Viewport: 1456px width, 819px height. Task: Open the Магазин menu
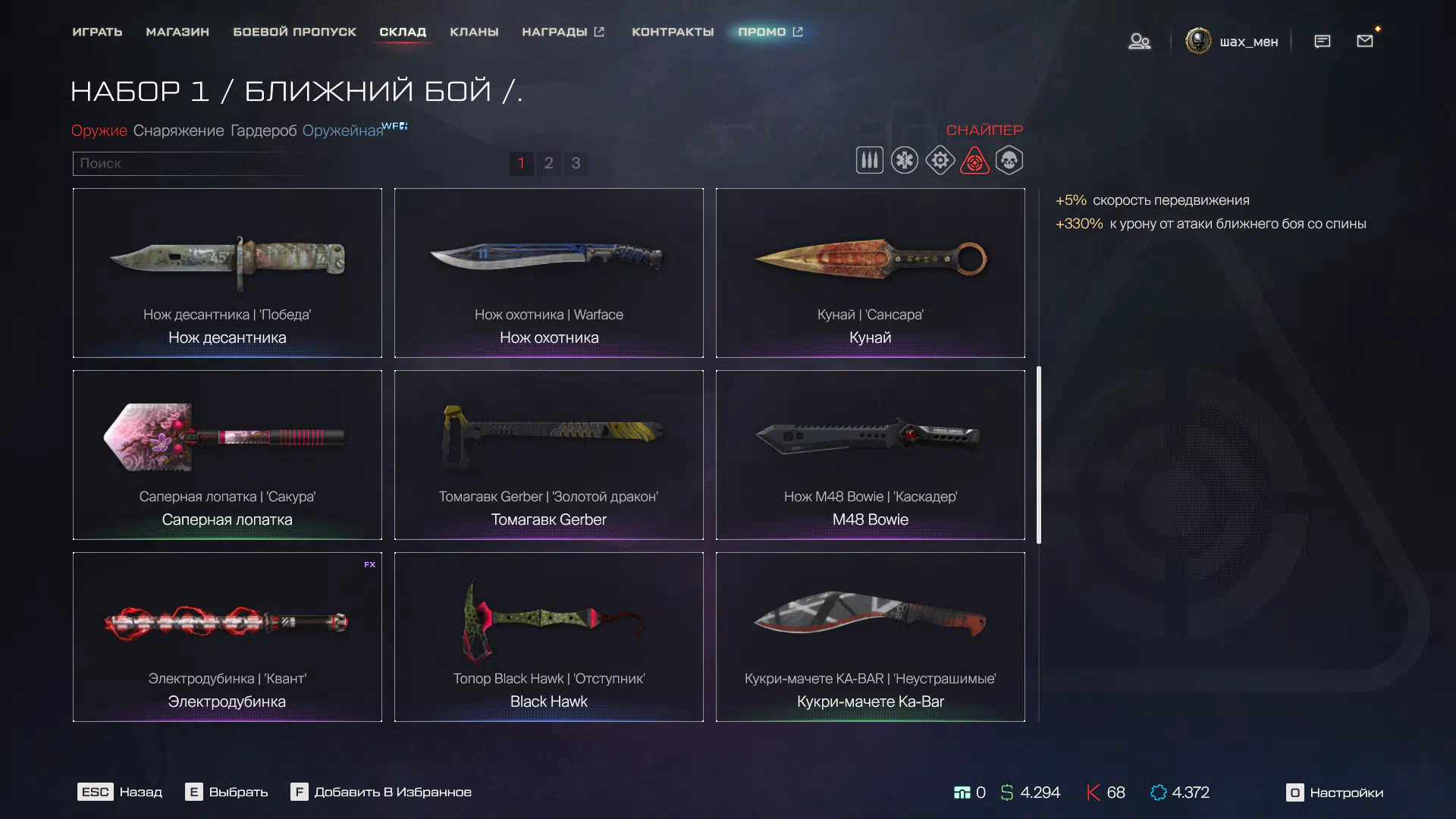(x=177, y=32)
